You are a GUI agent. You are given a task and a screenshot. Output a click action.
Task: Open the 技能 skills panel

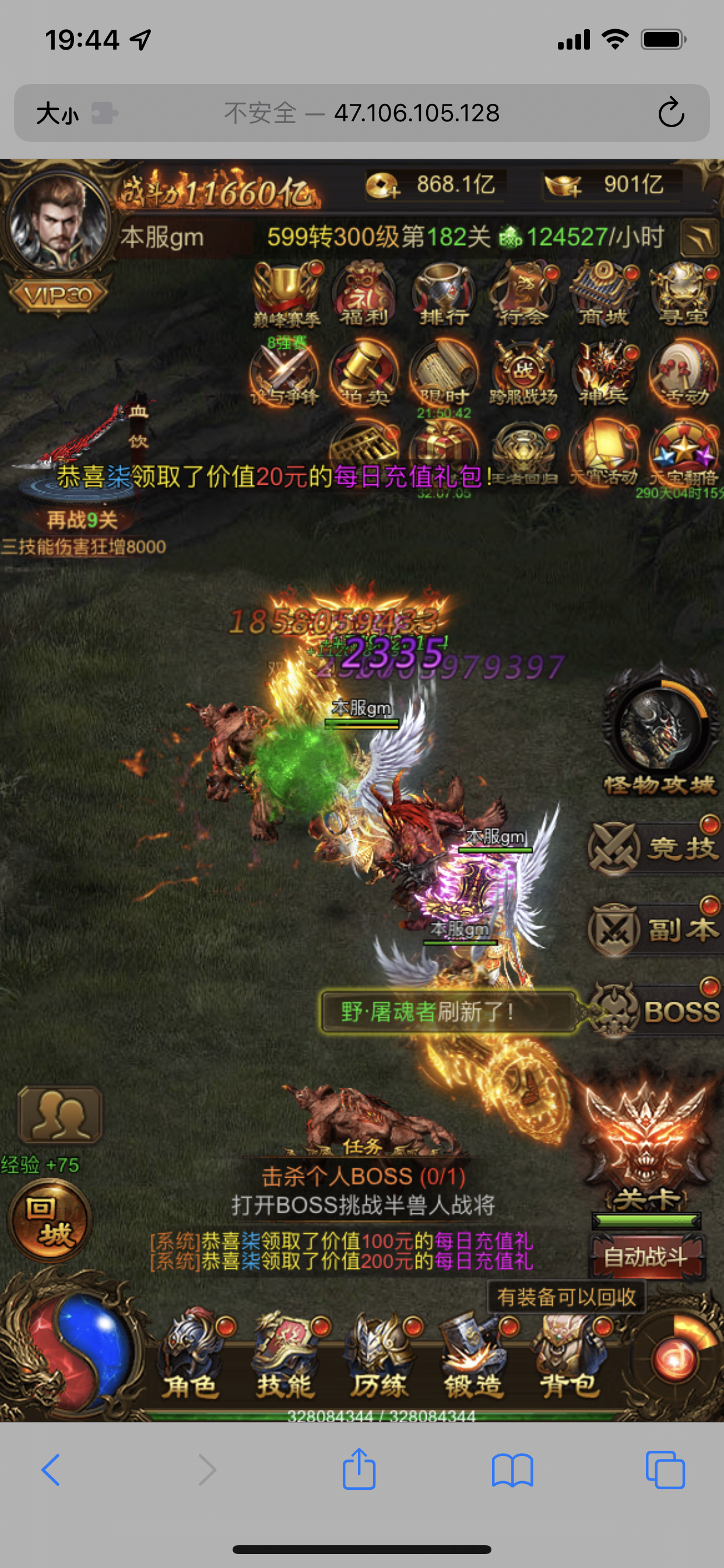285,1355
